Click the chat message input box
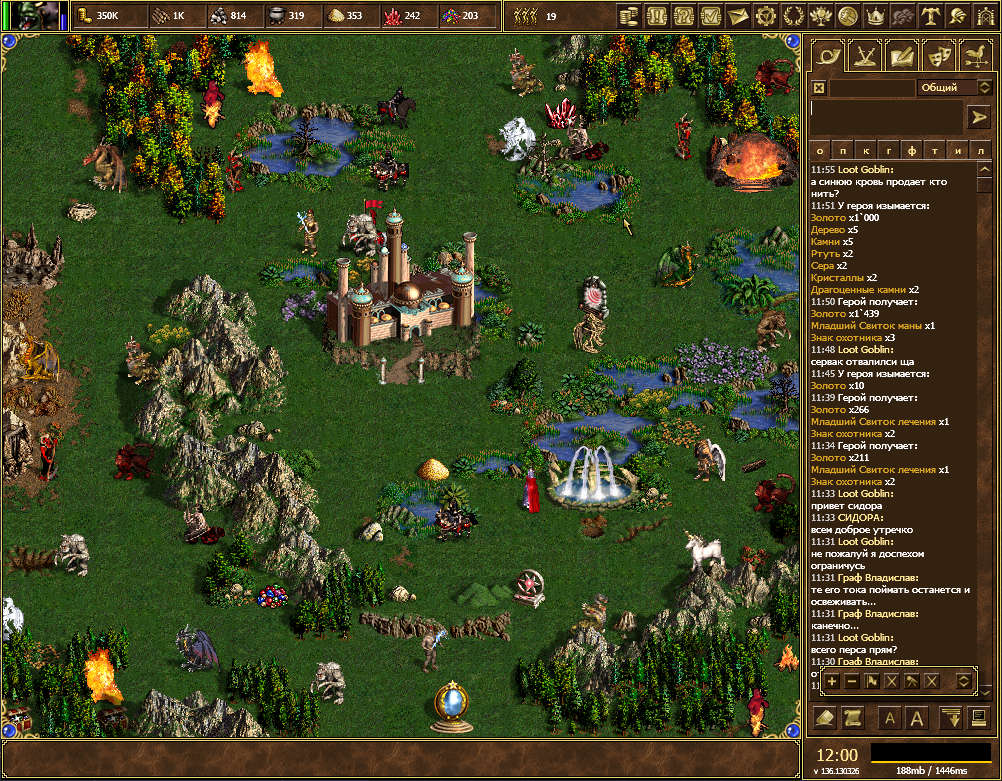The height and width of the screenshot is (781, 1002). click(886, 117)
